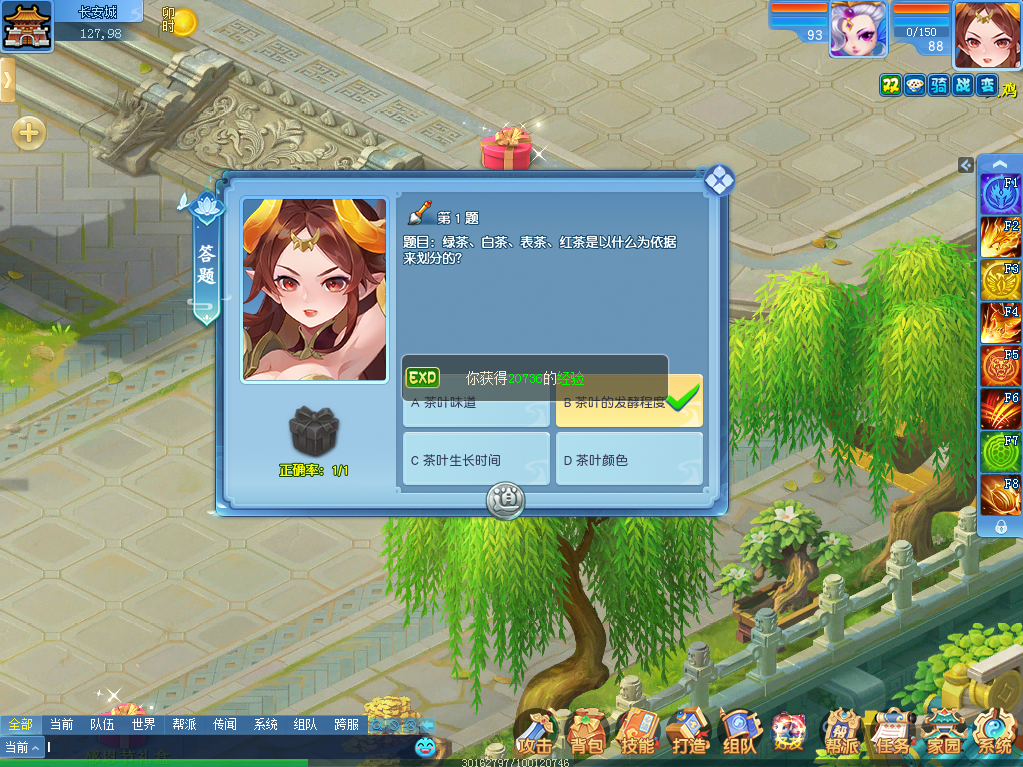Activate the F1 skill icon
Viewport: 1023px width, 767px height.
point(1000,194)
